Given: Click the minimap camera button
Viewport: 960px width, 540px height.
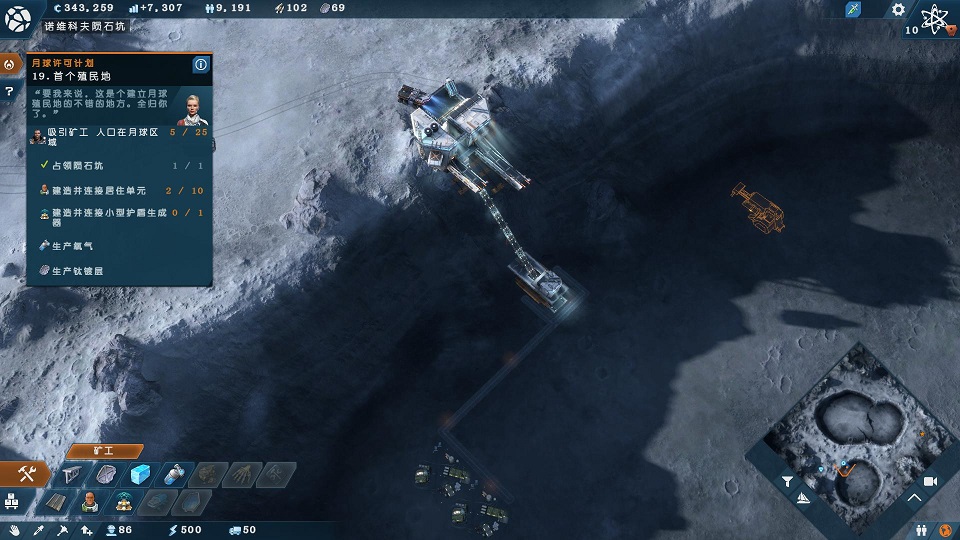Looking at the screenshot, I should [x=929, y=481].
